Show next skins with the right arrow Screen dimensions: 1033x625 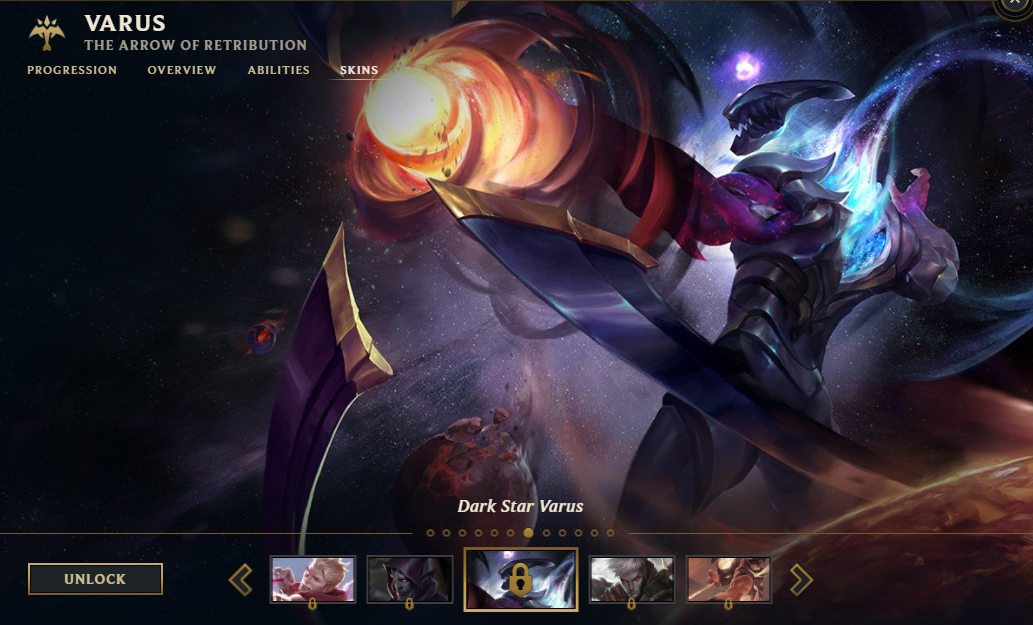click(801, 579)
